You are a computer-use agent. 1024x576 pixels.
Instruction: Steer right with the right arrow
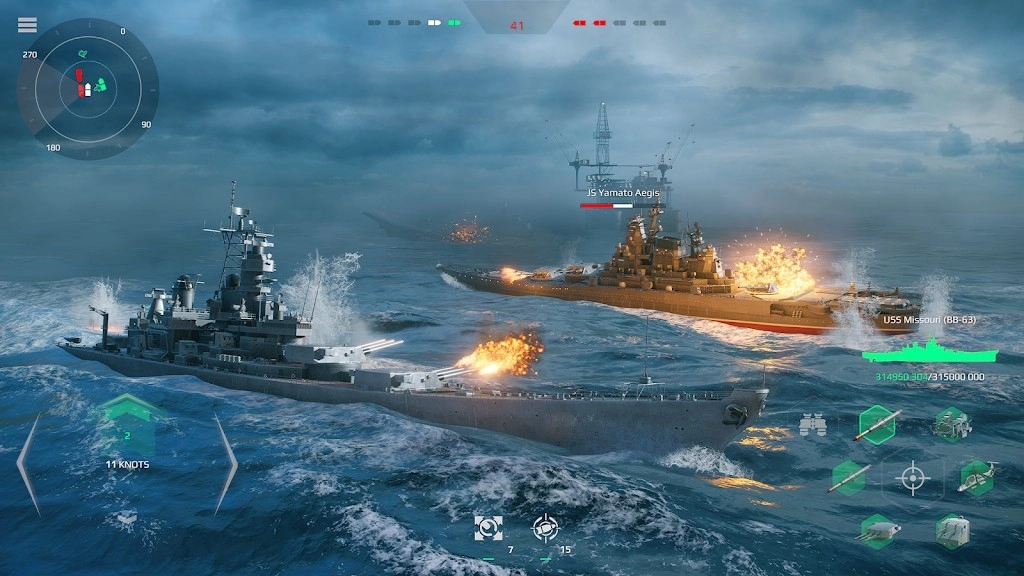(226, 463)
